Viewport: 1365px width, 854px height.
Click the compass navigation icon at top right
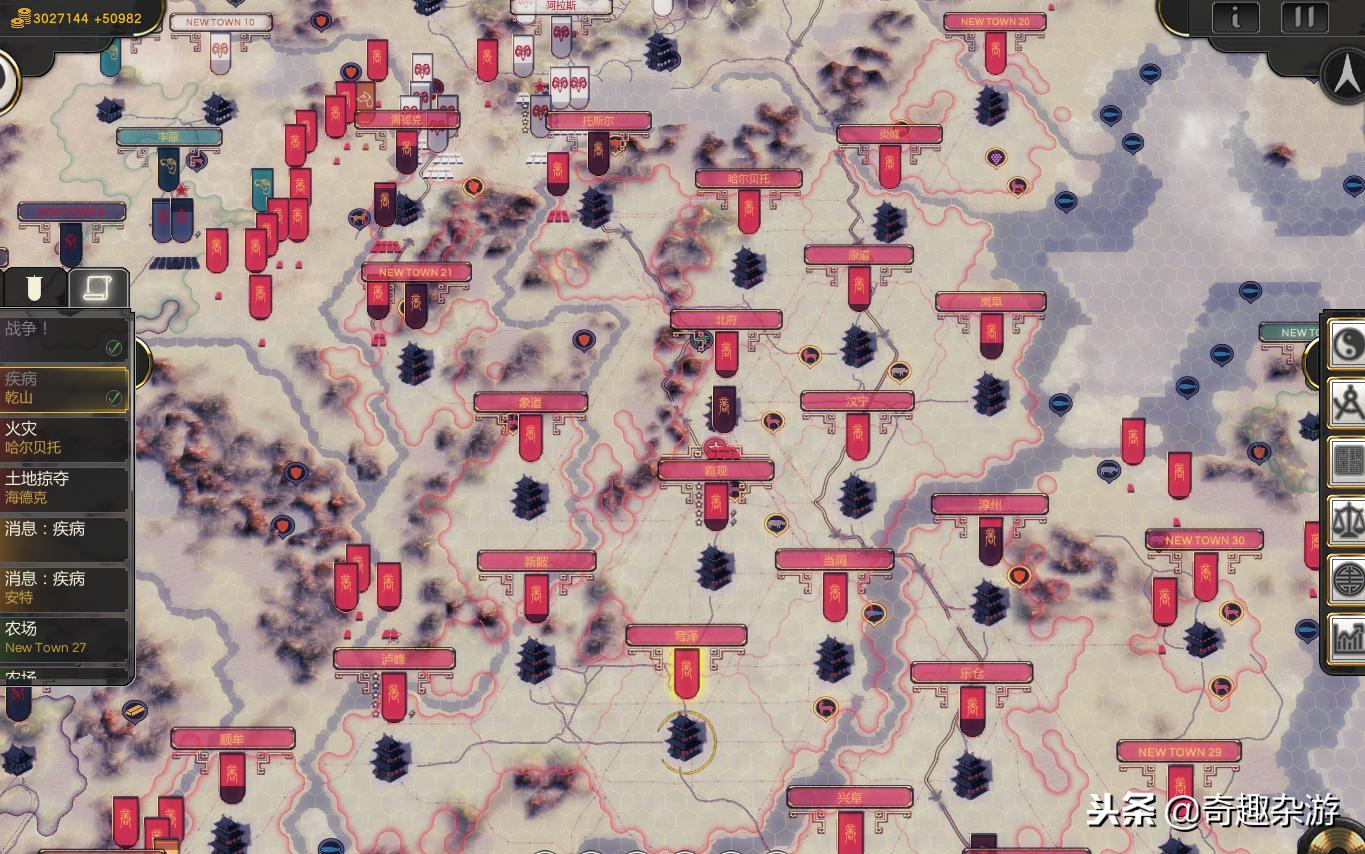(1344, 73)
